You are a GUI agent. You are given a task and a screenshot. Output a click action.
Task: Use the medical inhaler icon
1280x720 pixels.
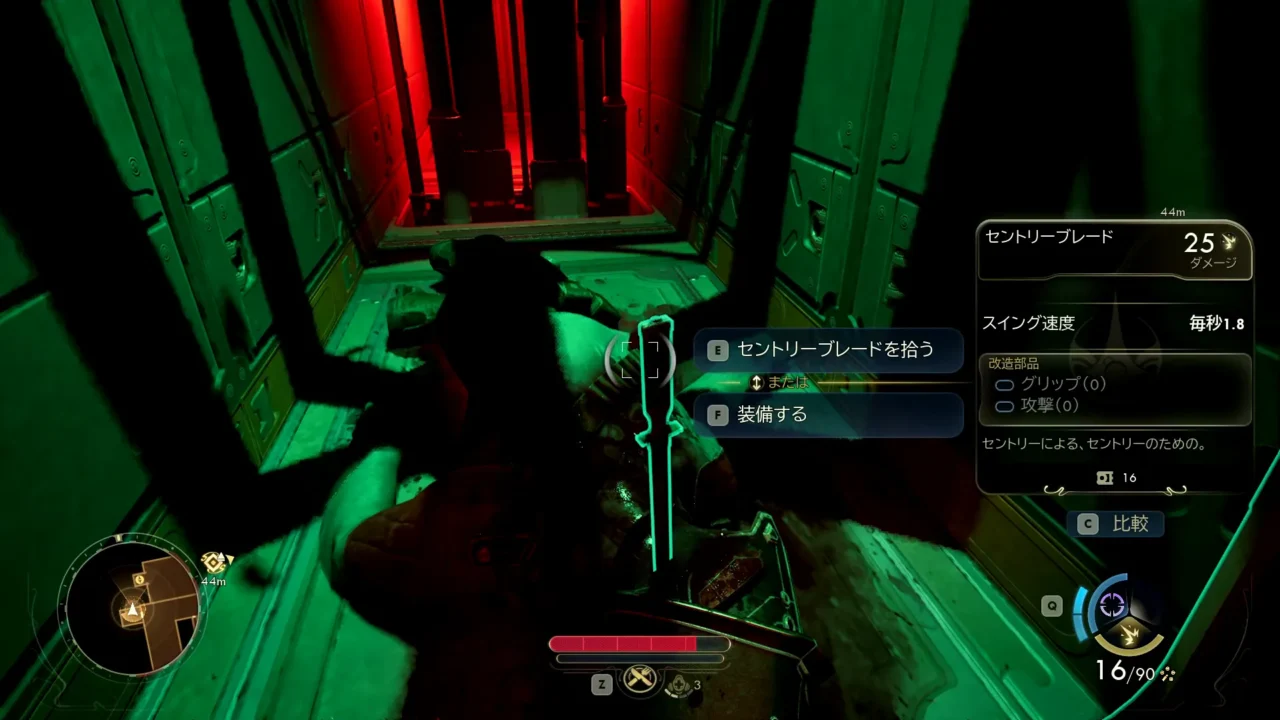point(681,683)
